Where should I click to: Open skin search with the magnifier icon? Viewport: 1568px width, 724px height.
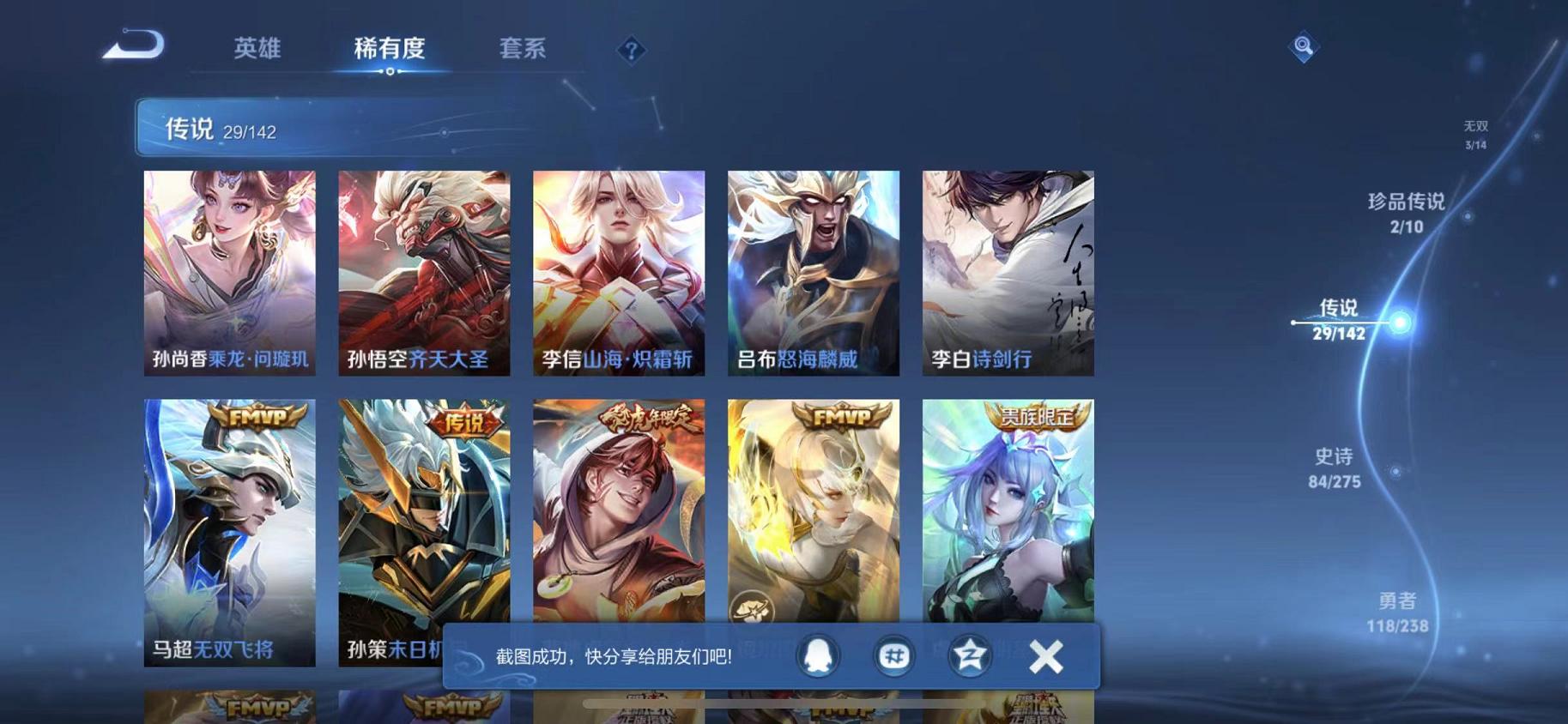pyautogui.click(x=1302, y=47)
